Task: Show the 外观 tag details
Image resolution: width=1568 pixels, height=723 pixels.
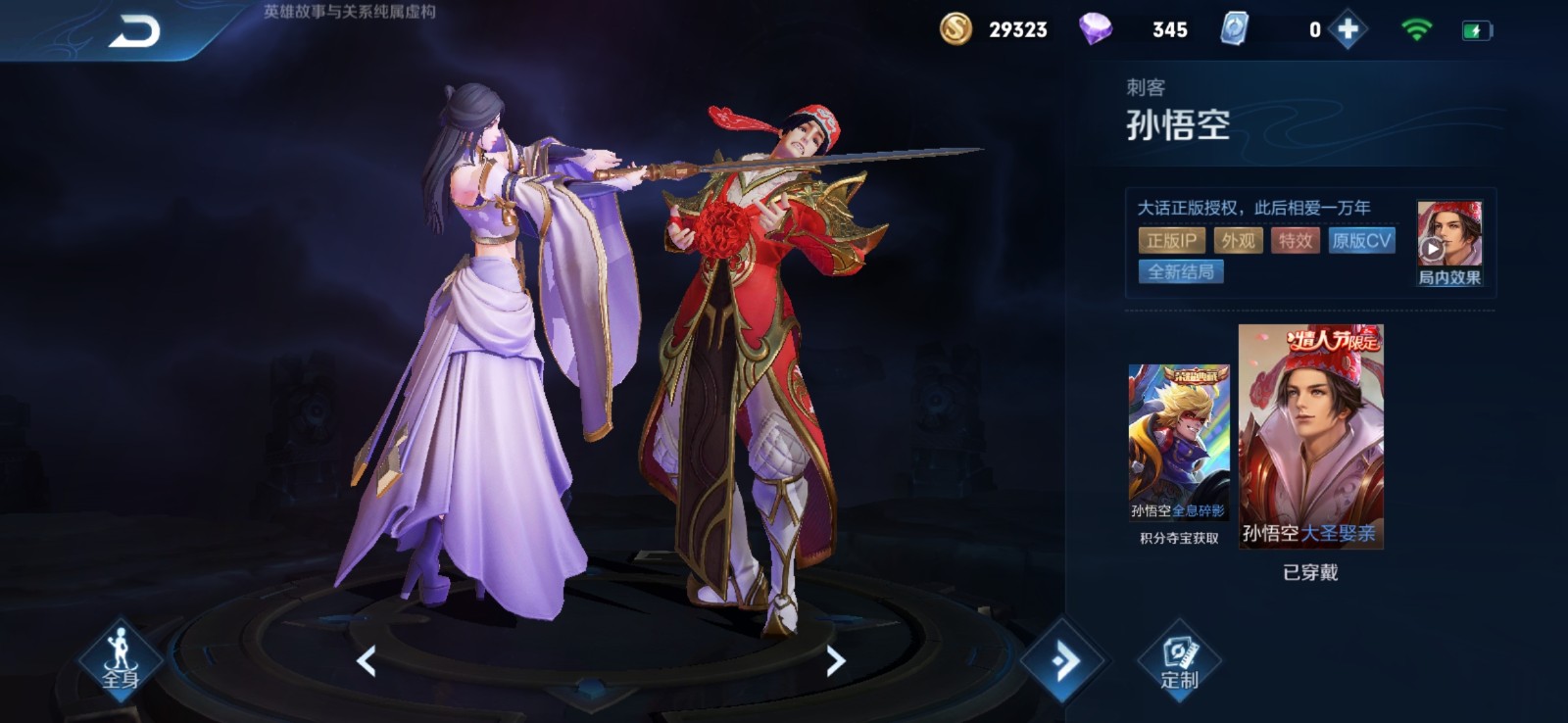Action: click(1238, 241)
